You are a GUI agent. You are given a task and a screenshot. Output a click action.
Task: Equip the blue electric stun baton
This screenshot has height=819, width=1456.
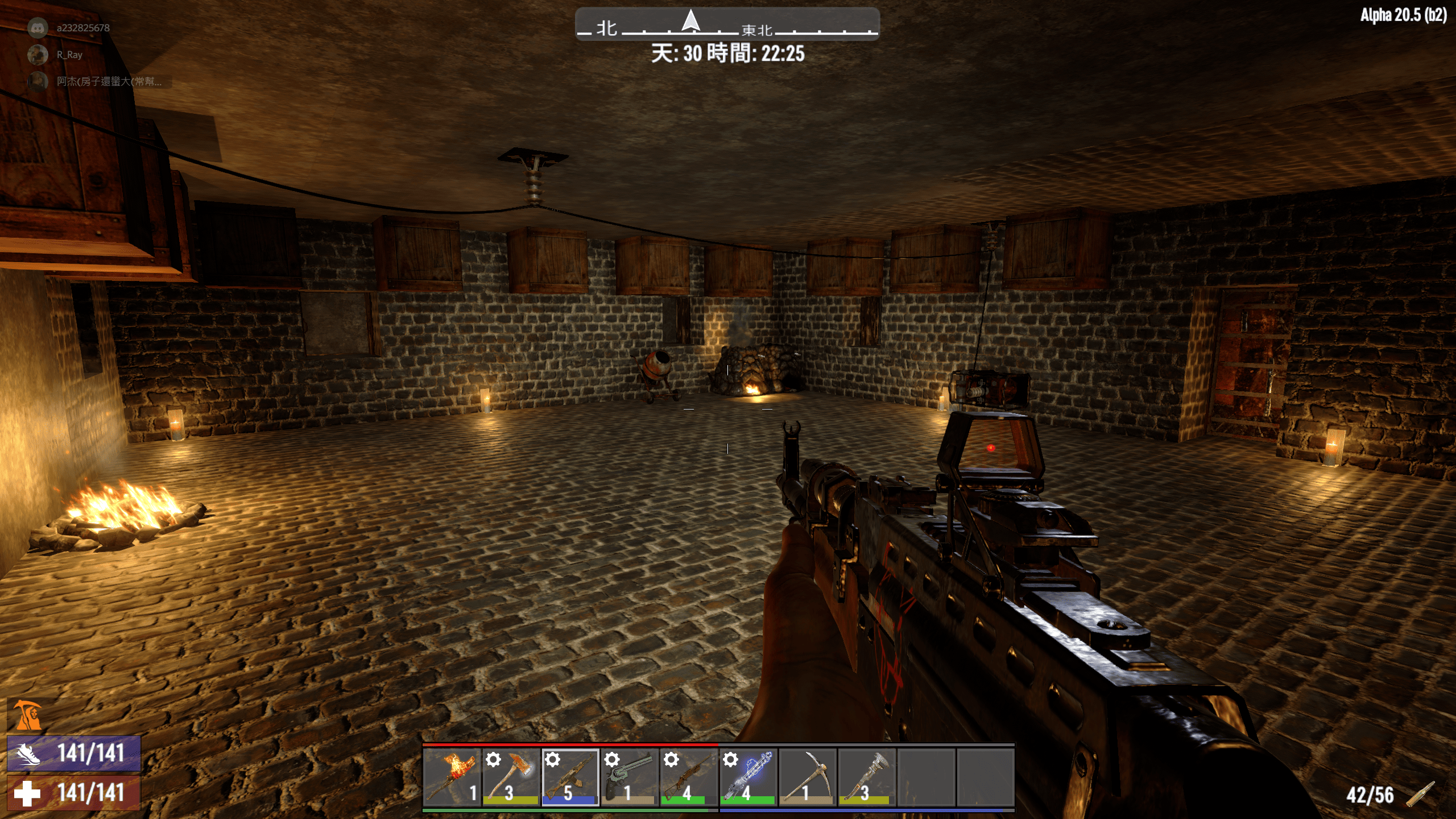tap(748, 777)
